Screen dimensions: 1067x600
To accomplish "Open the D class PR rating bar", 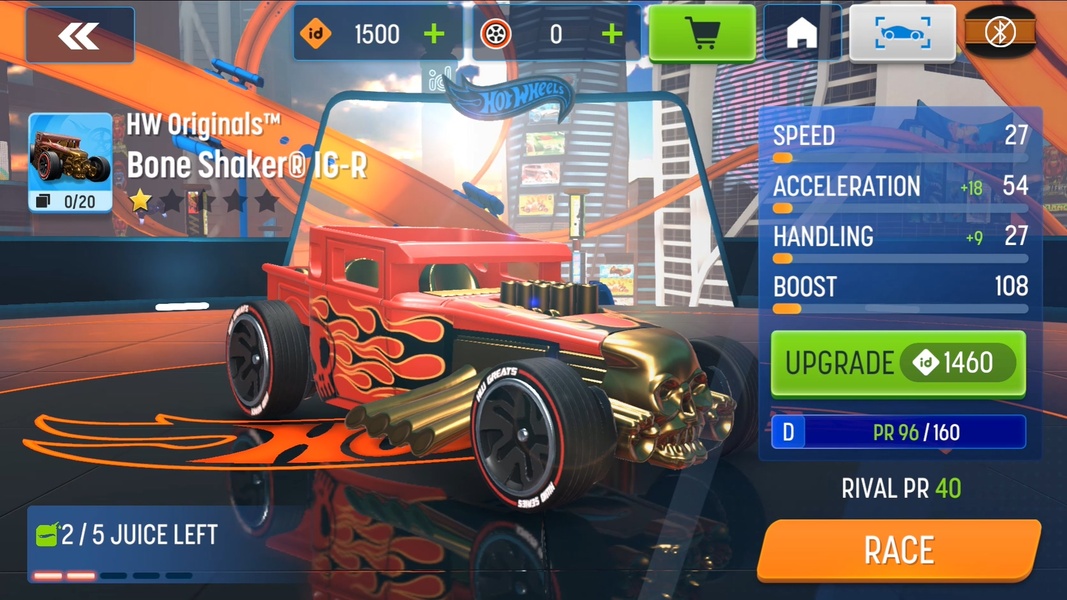I will [x=898, y=432].
